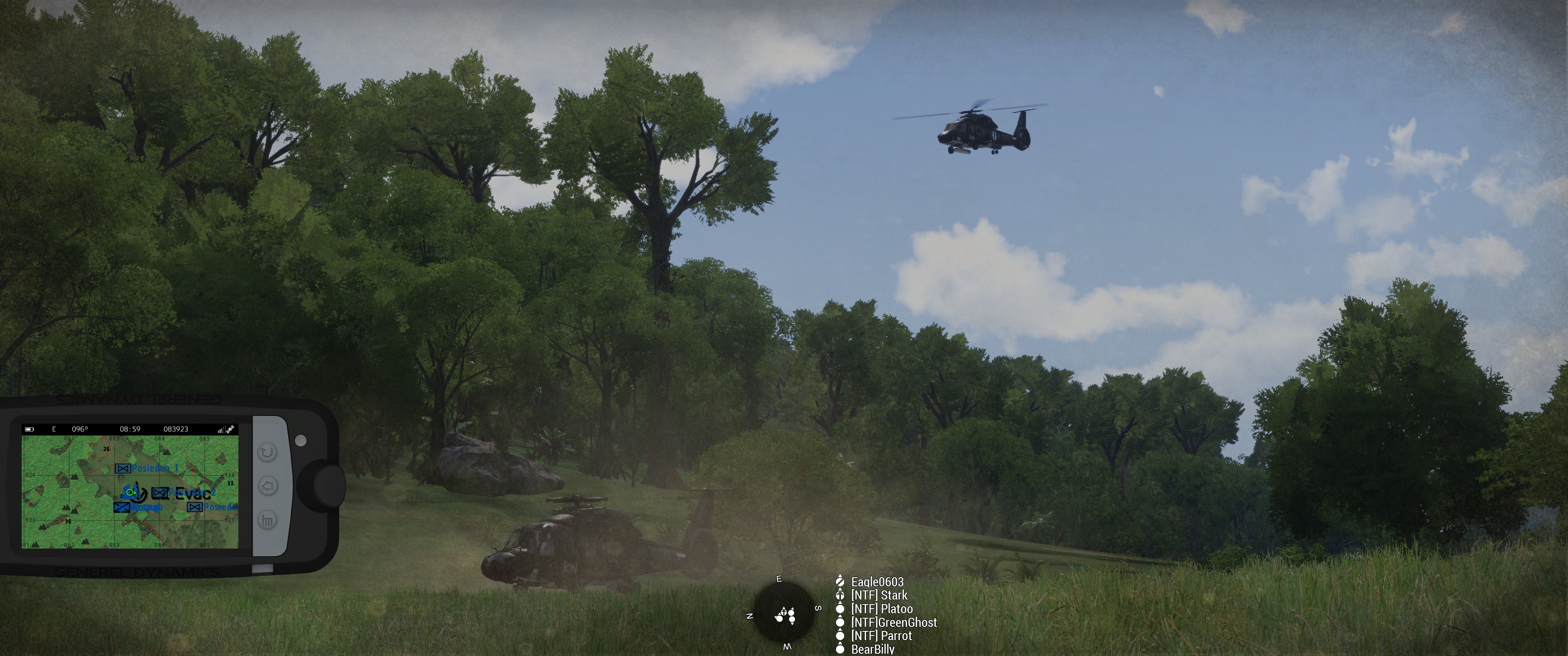Choose [NTF] Parrot in the squad list
The width and height of the screenshot is (1568, 656).
(881, 635)
